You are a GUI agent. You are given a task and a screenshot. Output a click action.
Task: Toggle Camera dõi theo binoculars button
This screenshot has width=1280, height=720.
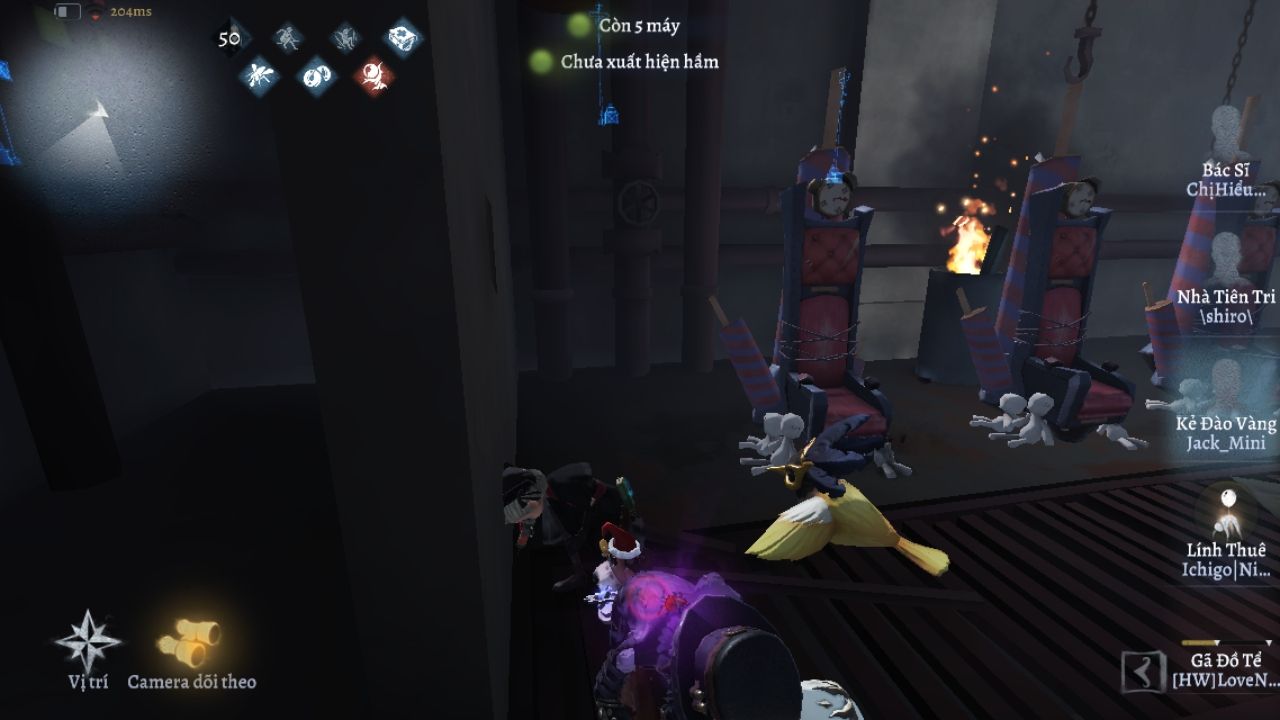pyautogui.click(x=190, y=643)
